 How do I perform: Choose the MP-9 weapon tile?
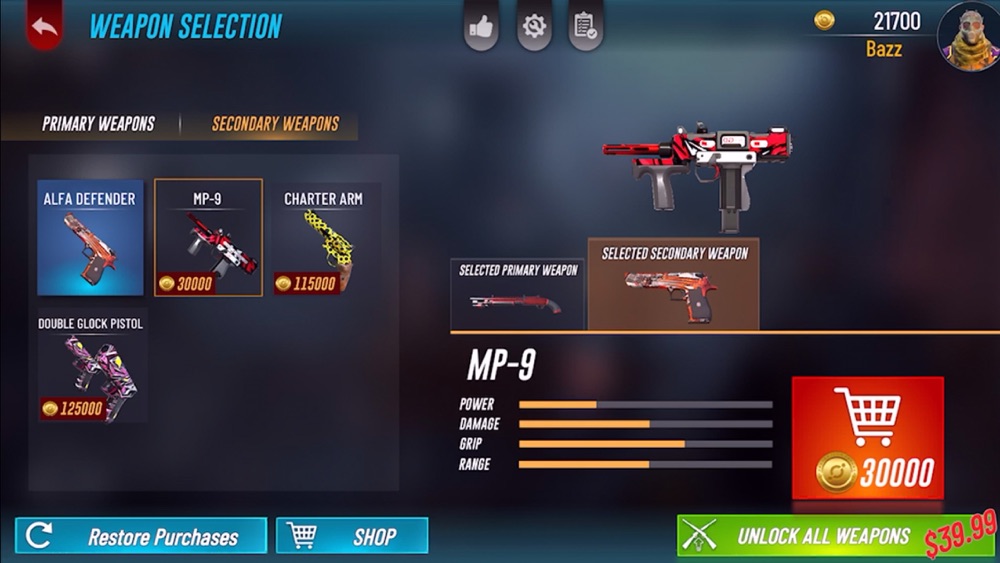[x=208, y=238]
